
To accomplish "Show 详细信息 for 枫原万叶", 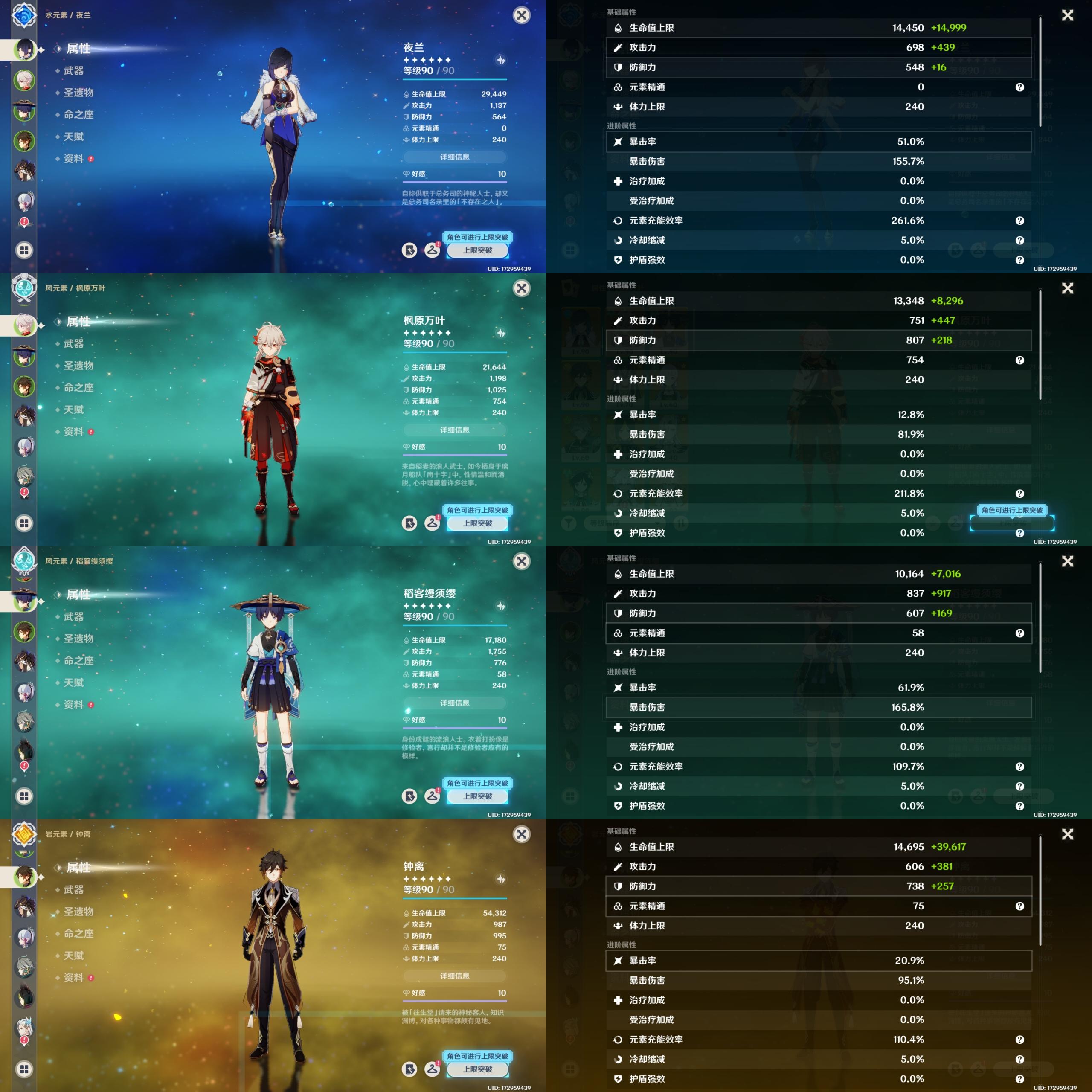I will coord(454,430).
